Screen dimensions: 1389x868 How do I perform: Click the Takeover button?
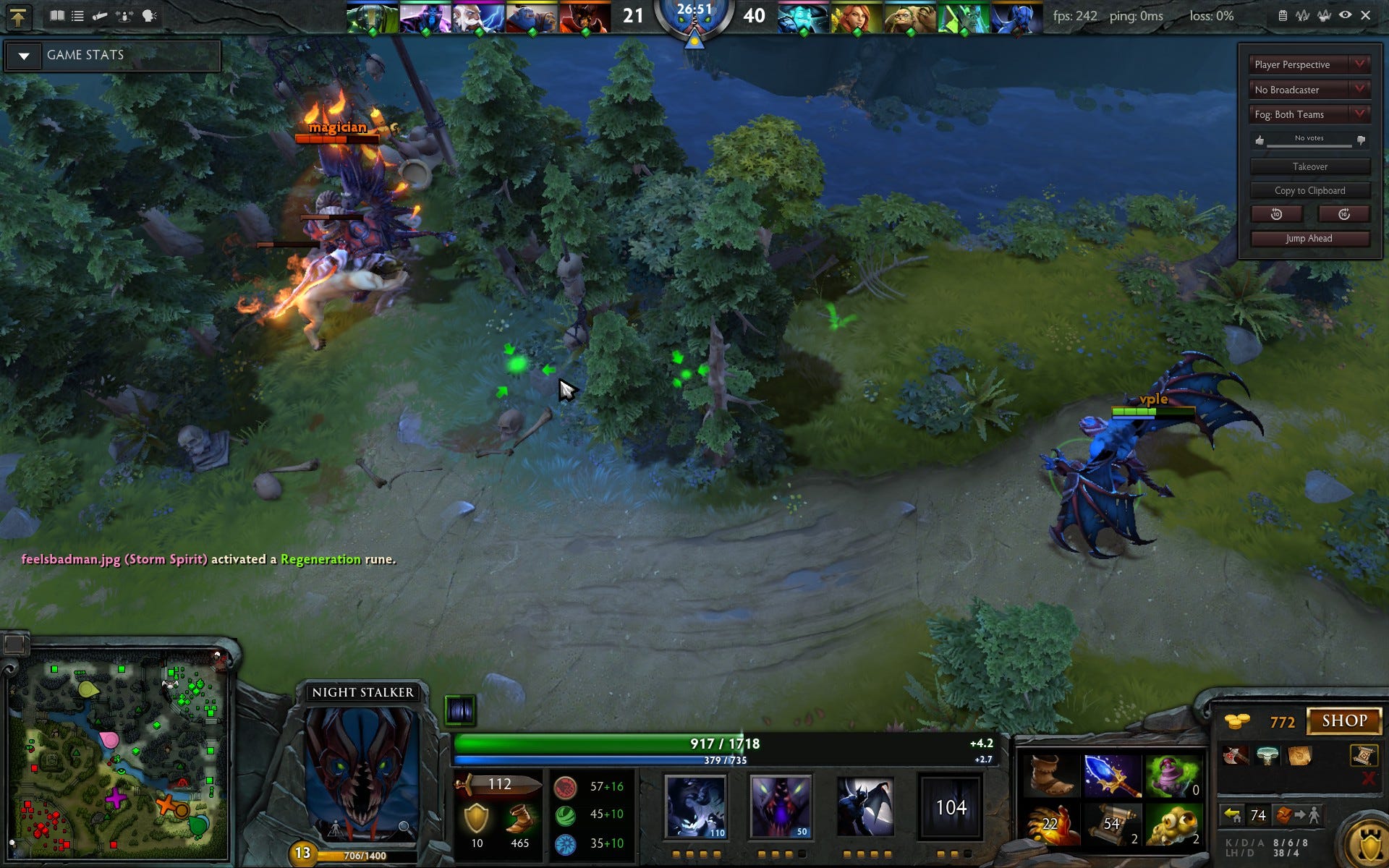[1309, 166]
